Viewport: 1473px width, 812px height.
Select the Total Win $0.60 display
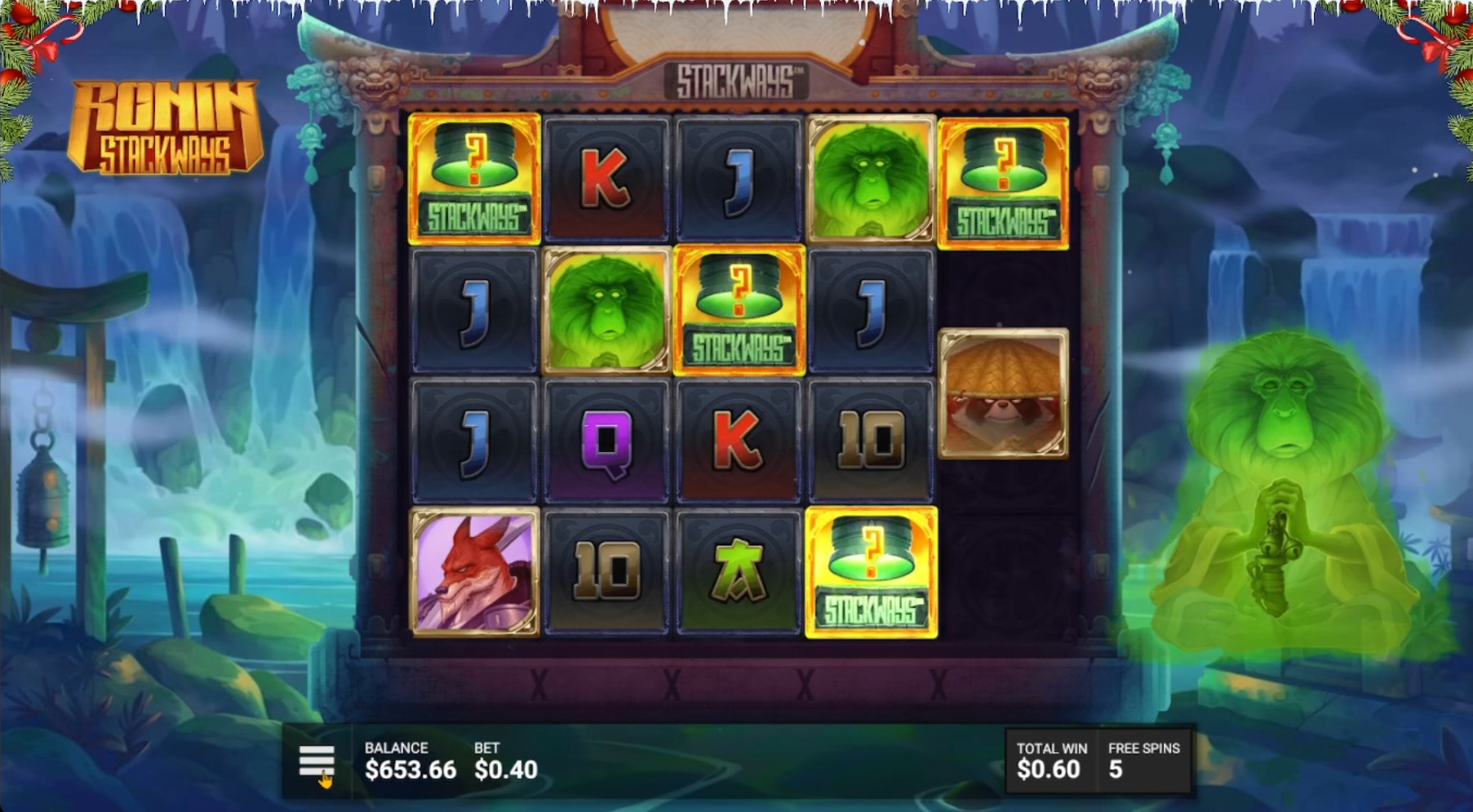pyautogui.click(x=1052, y=759)
